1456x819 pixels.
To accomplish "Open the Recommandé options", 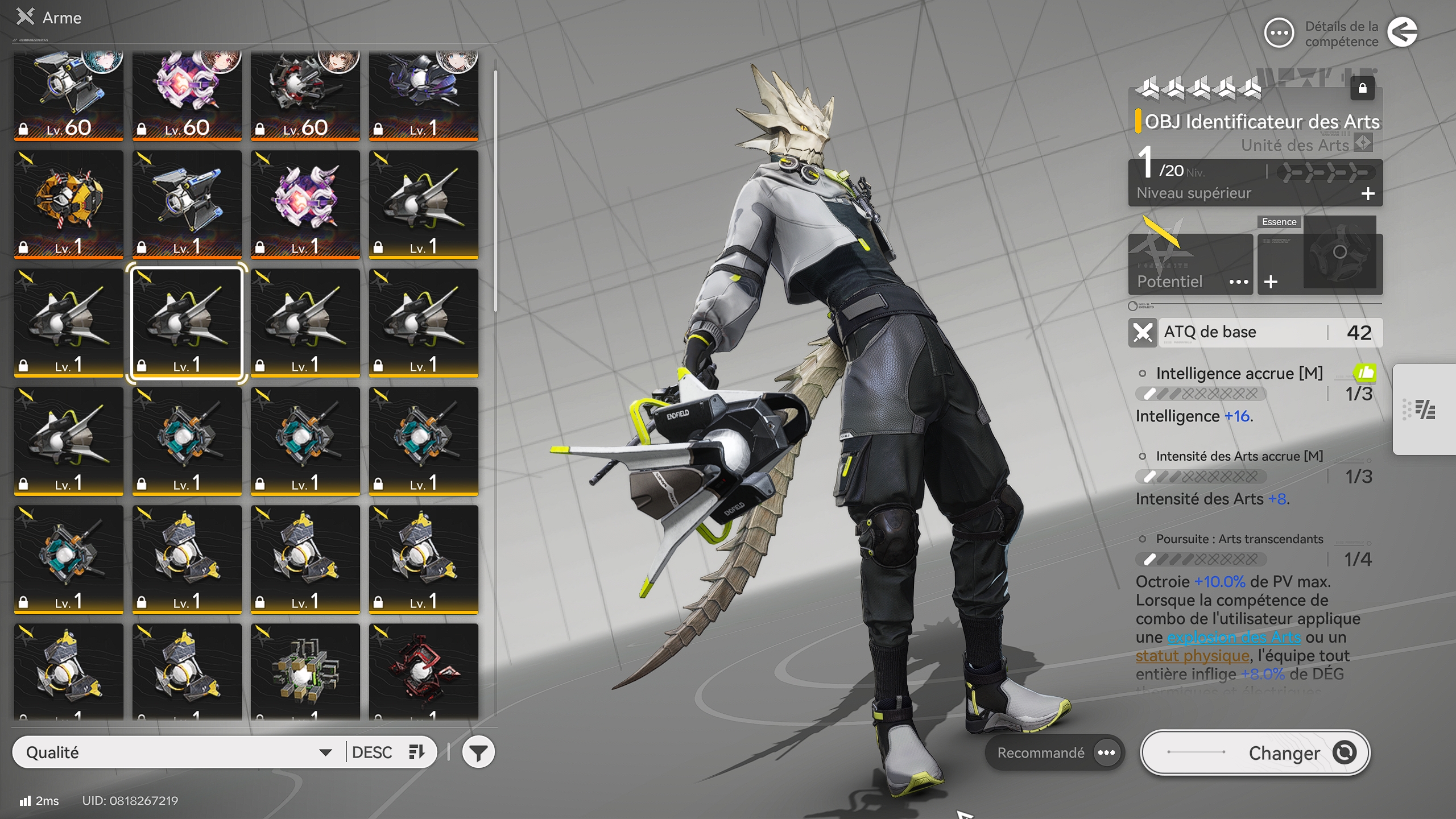I will [1106, 752].
